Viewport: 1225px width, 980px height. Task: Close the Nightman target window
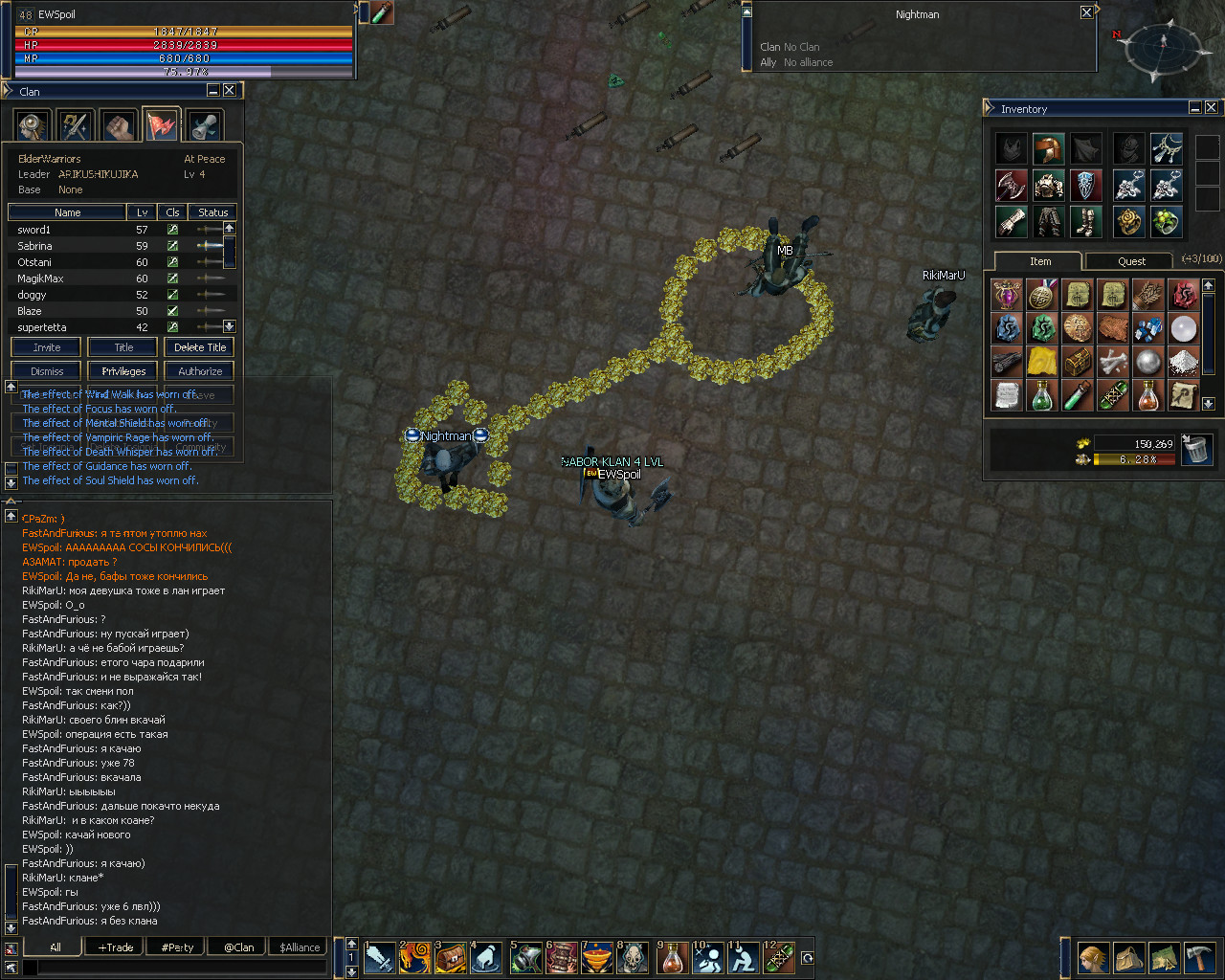(1086, 13)
